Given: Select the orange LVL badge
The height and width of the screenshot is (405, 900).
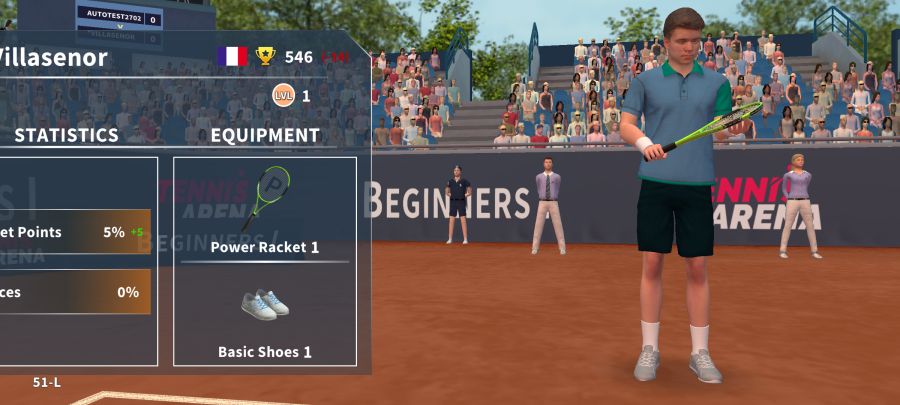Looking at the screenshot, I should click(284, 96).
